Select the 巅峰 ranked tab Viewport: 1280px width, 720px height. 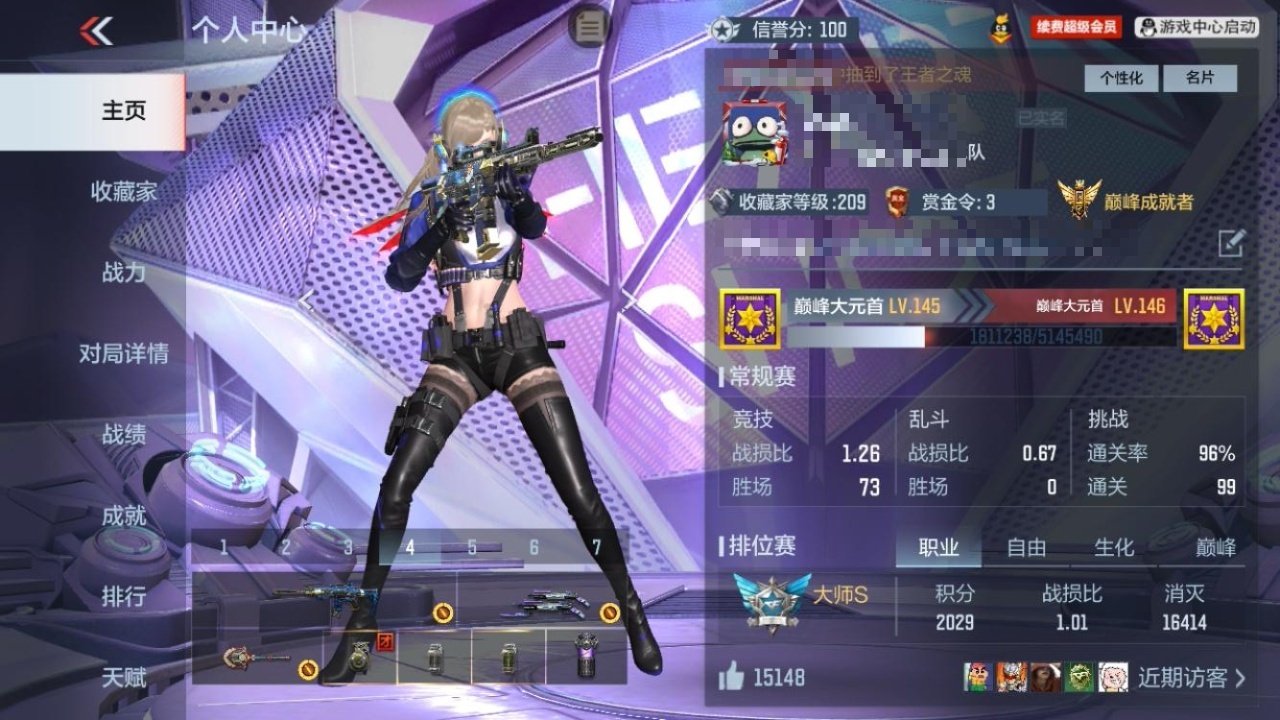[x=1216, y=547]
